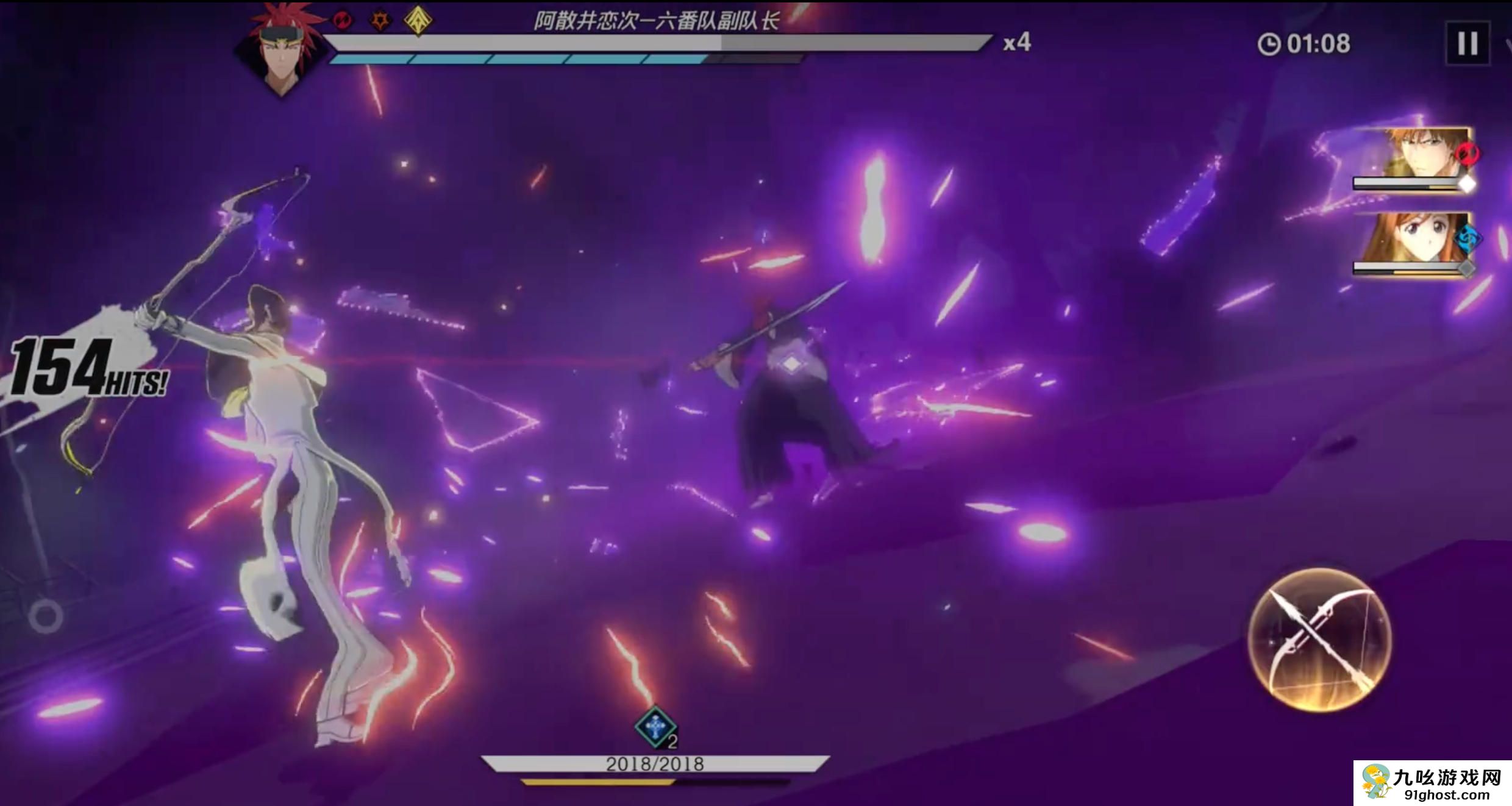This screenshot has width=1512, height=806.
Task: Open the 91ghost.com watermark link
Action: click(1433, 783)
